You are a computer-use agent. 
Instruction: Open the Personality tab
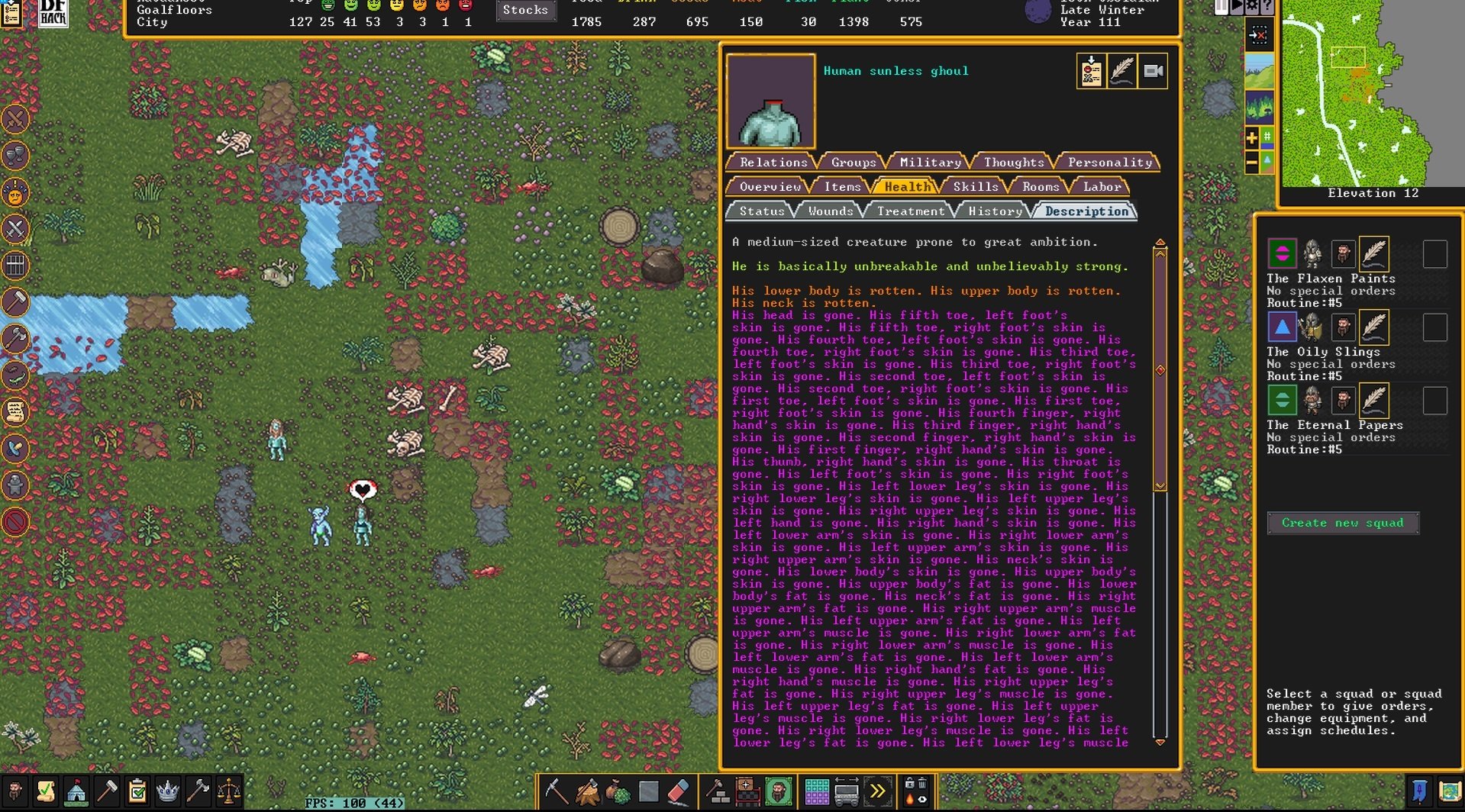tap(1108, 162)
